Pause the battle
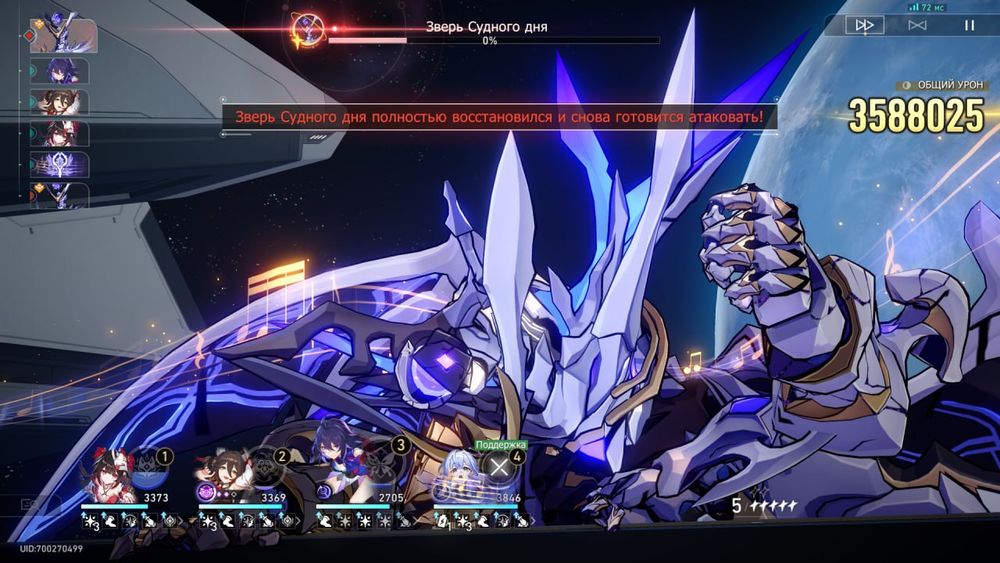The width and height of the screenshot is (1000, 563). pyautogui.click(x=968, y=26)
